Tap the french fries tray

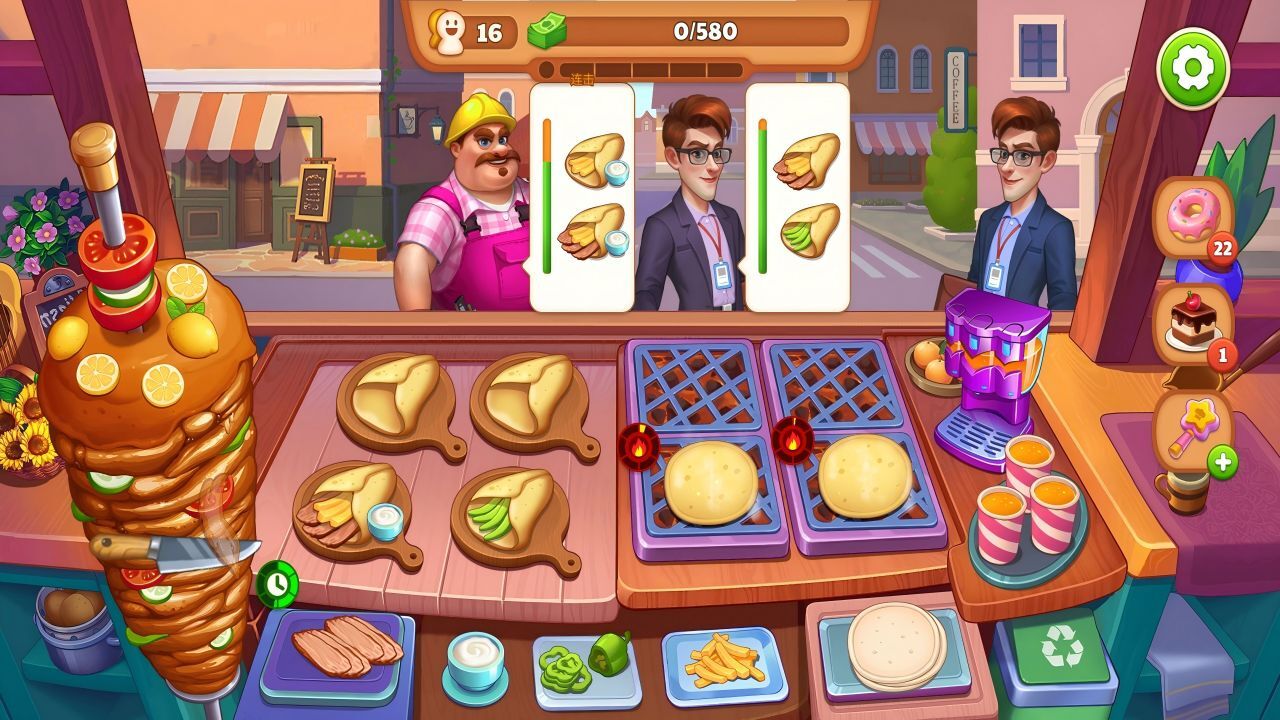724,661
